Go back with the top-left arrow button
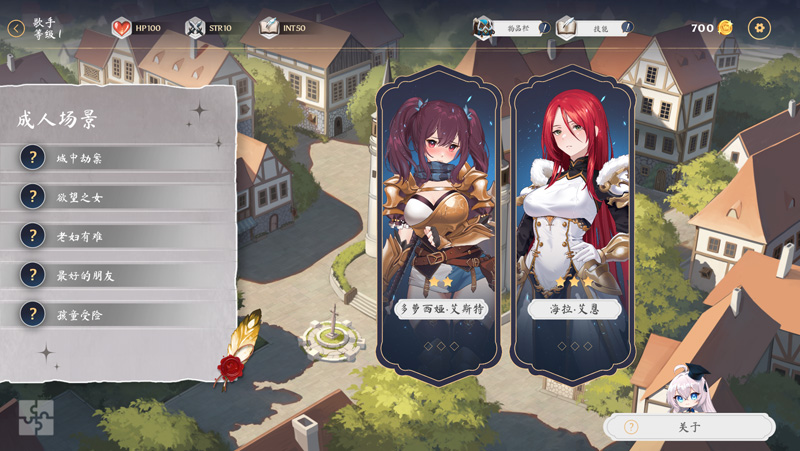 click(x=16, y=28)
